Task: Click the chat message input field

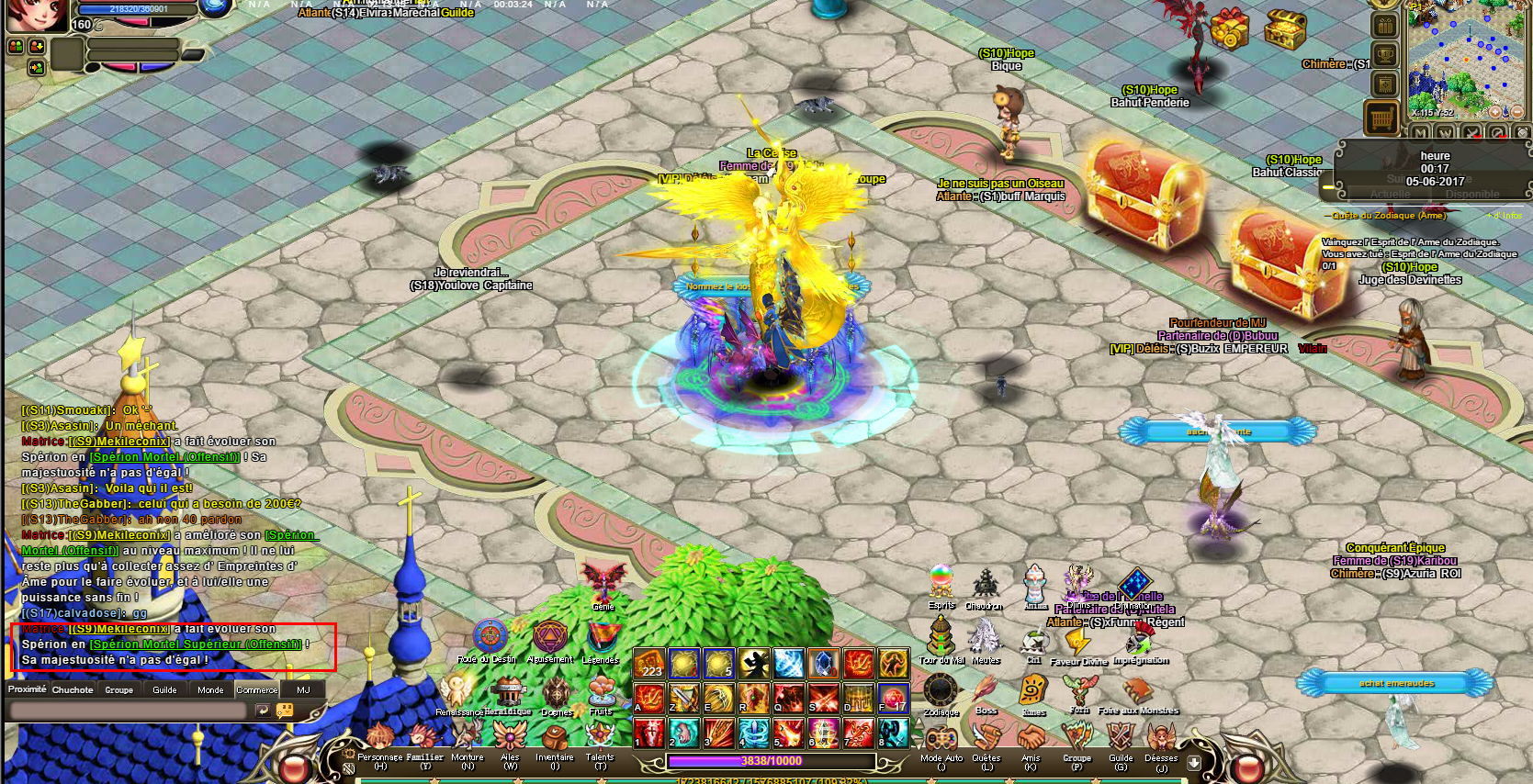Action: pos(127,711)
